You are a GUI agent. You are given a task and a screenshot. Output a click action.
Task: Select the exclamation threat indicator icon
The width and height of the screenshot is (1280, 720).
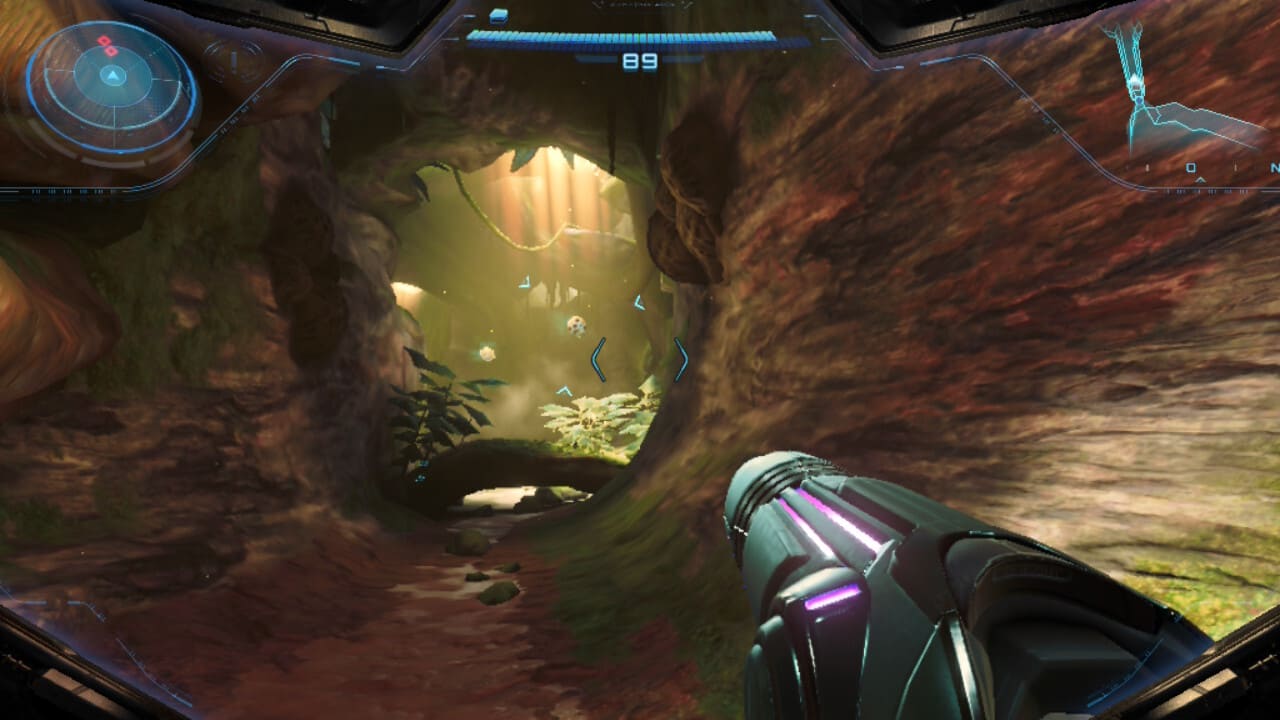232,62
